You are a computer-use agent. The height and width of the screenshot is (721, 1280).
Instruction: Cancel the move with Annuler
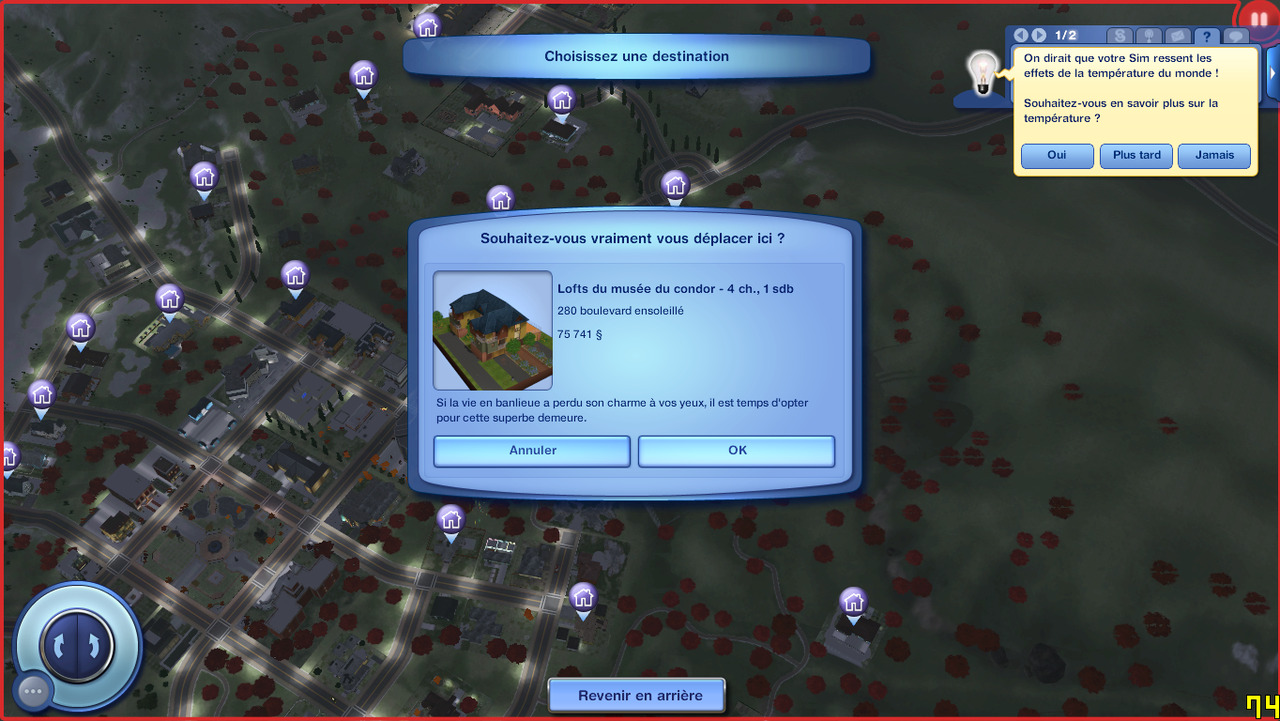[x=532, y=451]
